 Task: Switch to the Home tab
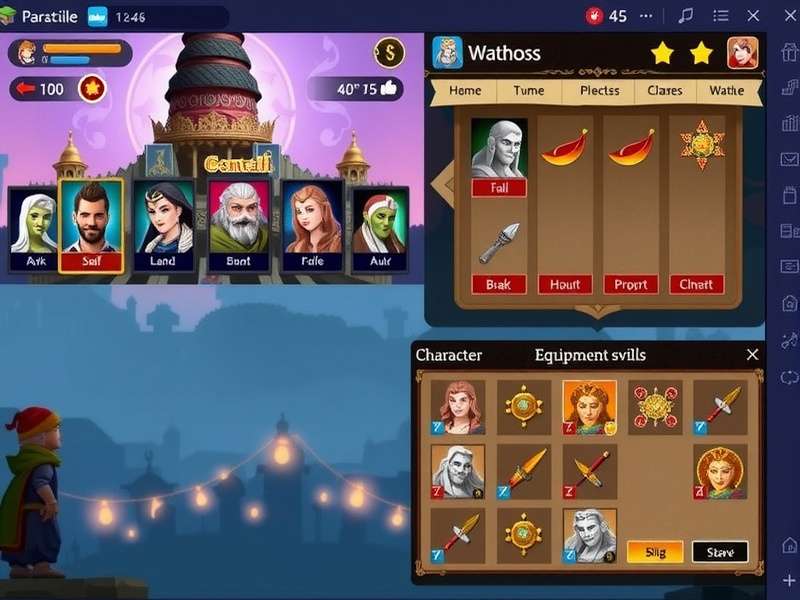[465, 90]
